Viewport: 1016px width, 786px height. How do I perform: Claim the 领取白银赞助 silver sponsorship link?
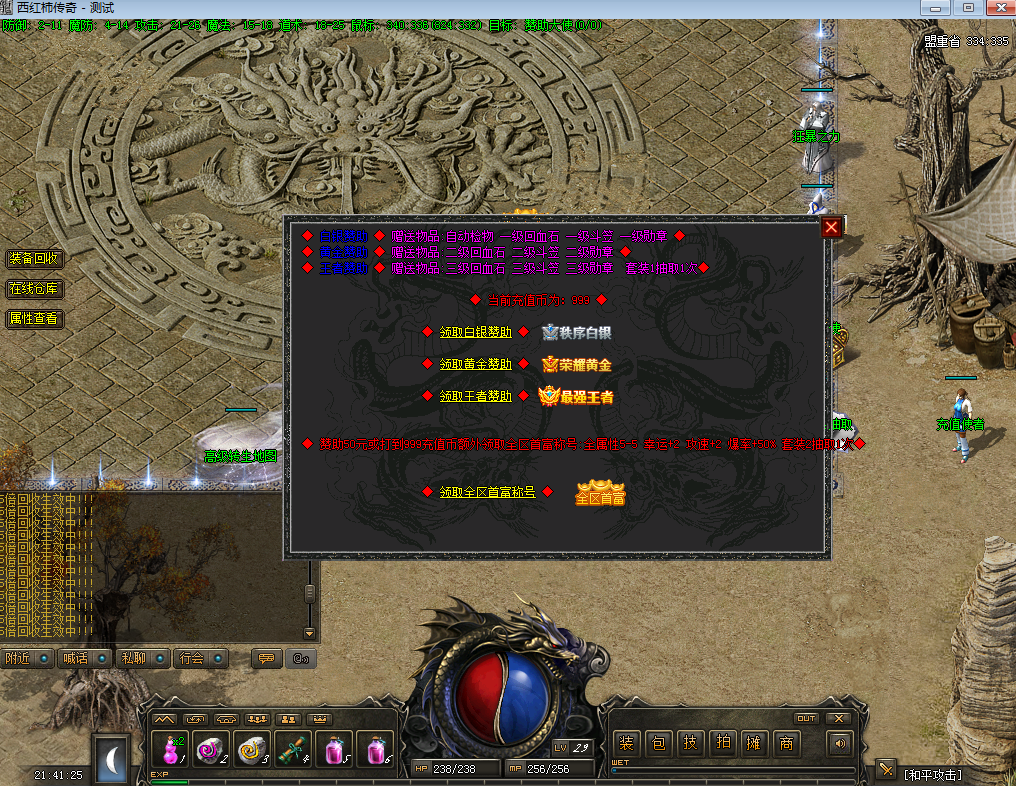coord(475,332)
